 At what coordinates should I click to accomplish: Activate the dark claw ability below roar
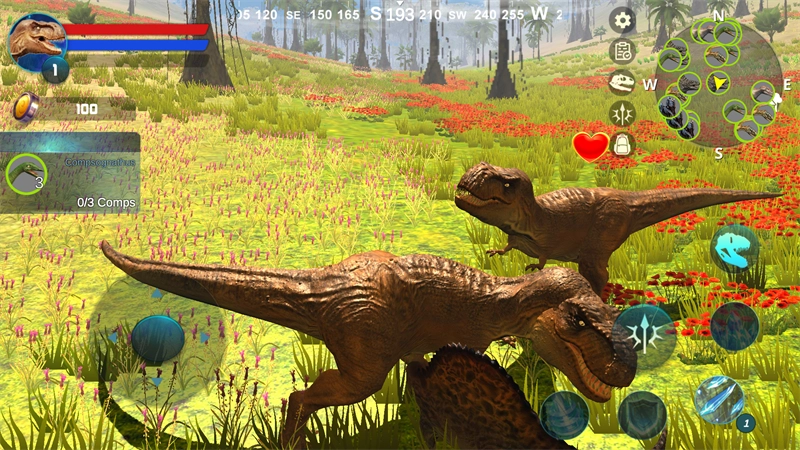point(735,326)
